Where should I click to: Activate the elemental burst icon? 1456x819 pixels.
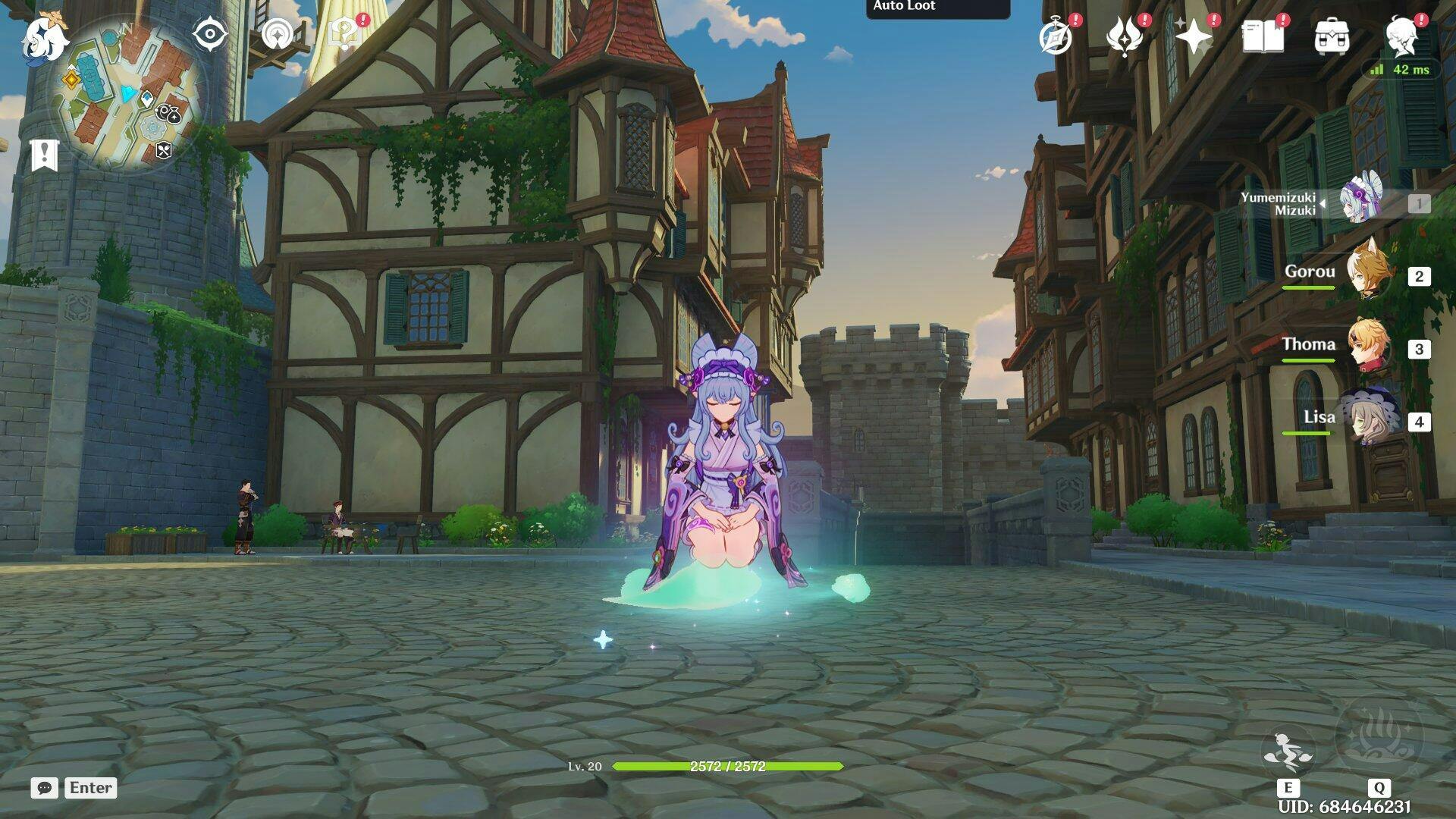(x=1379, y=739)
